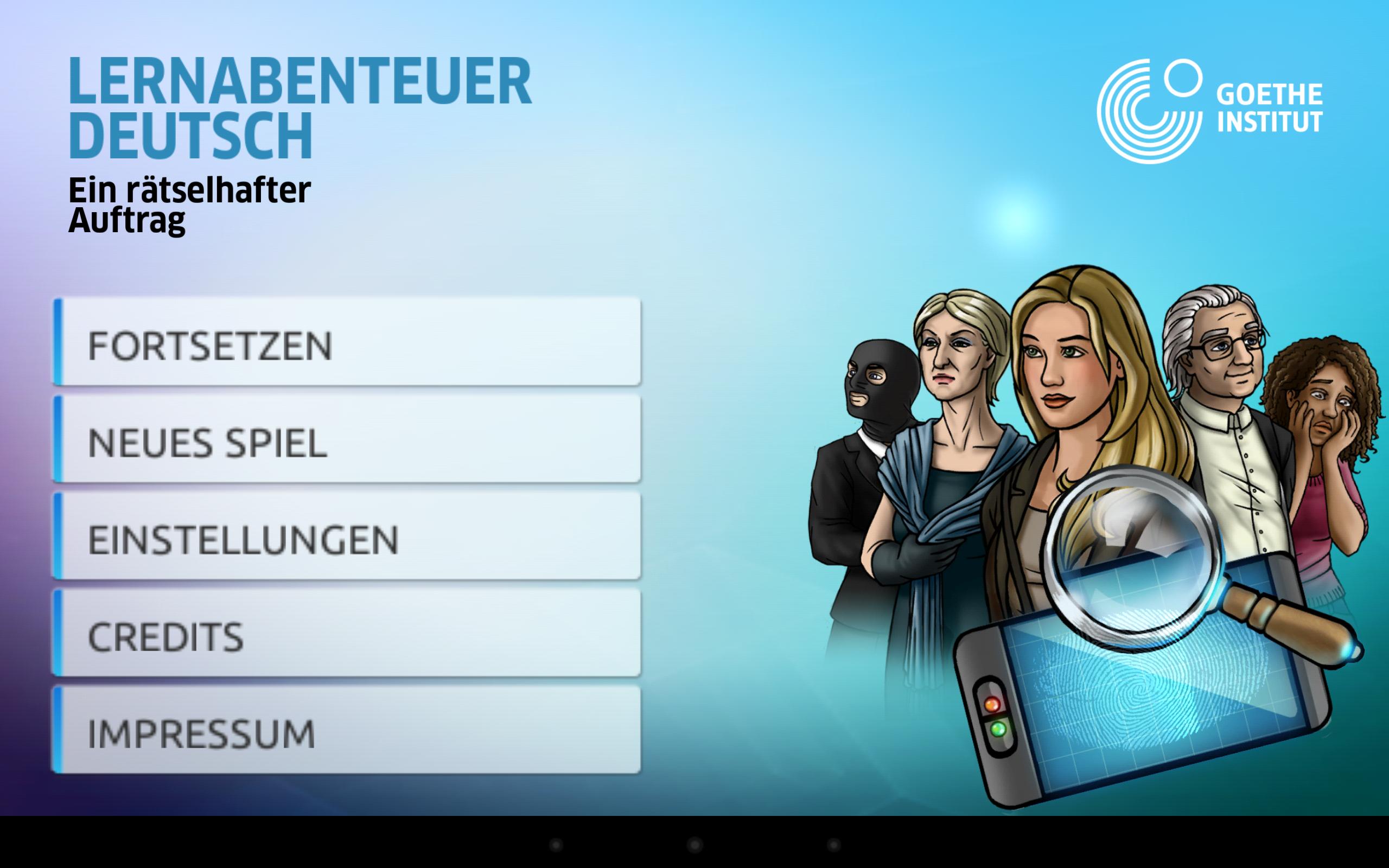
Task: Start a new game via Neues Spiel
Action: [x=347, y=440]
